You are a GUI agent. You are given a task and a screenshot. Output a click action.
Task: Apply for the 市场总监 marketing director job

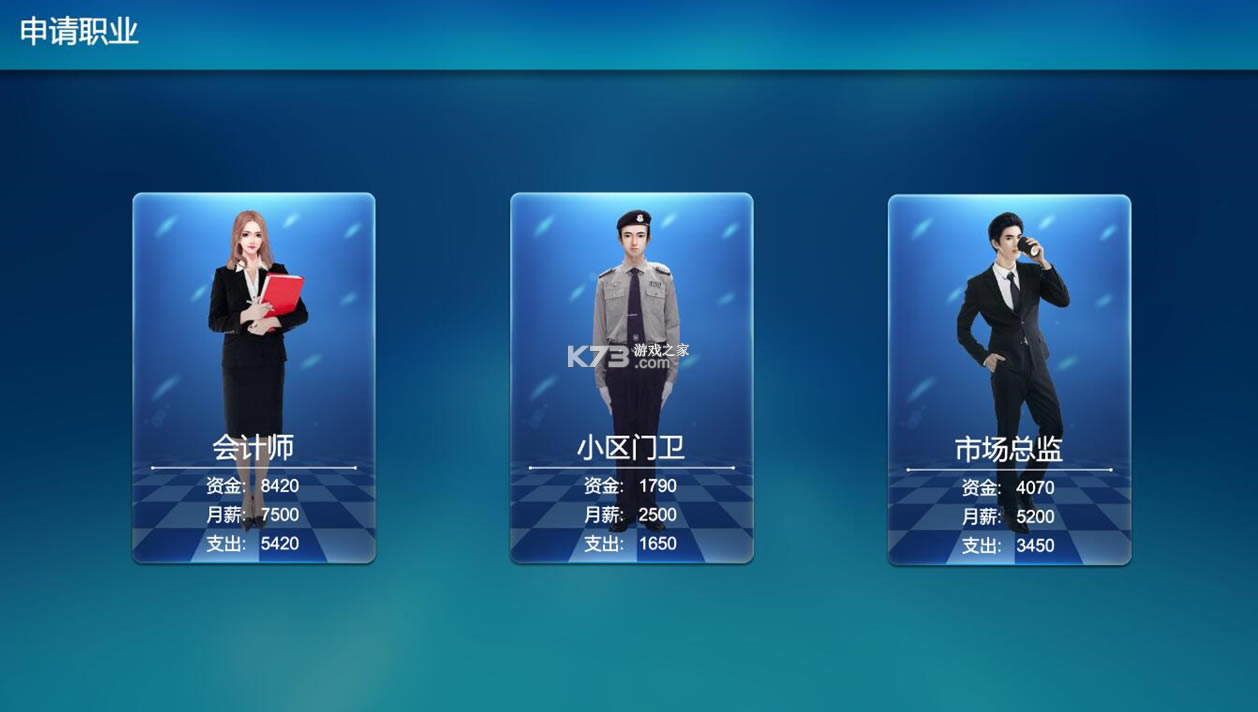point(1009,380)
